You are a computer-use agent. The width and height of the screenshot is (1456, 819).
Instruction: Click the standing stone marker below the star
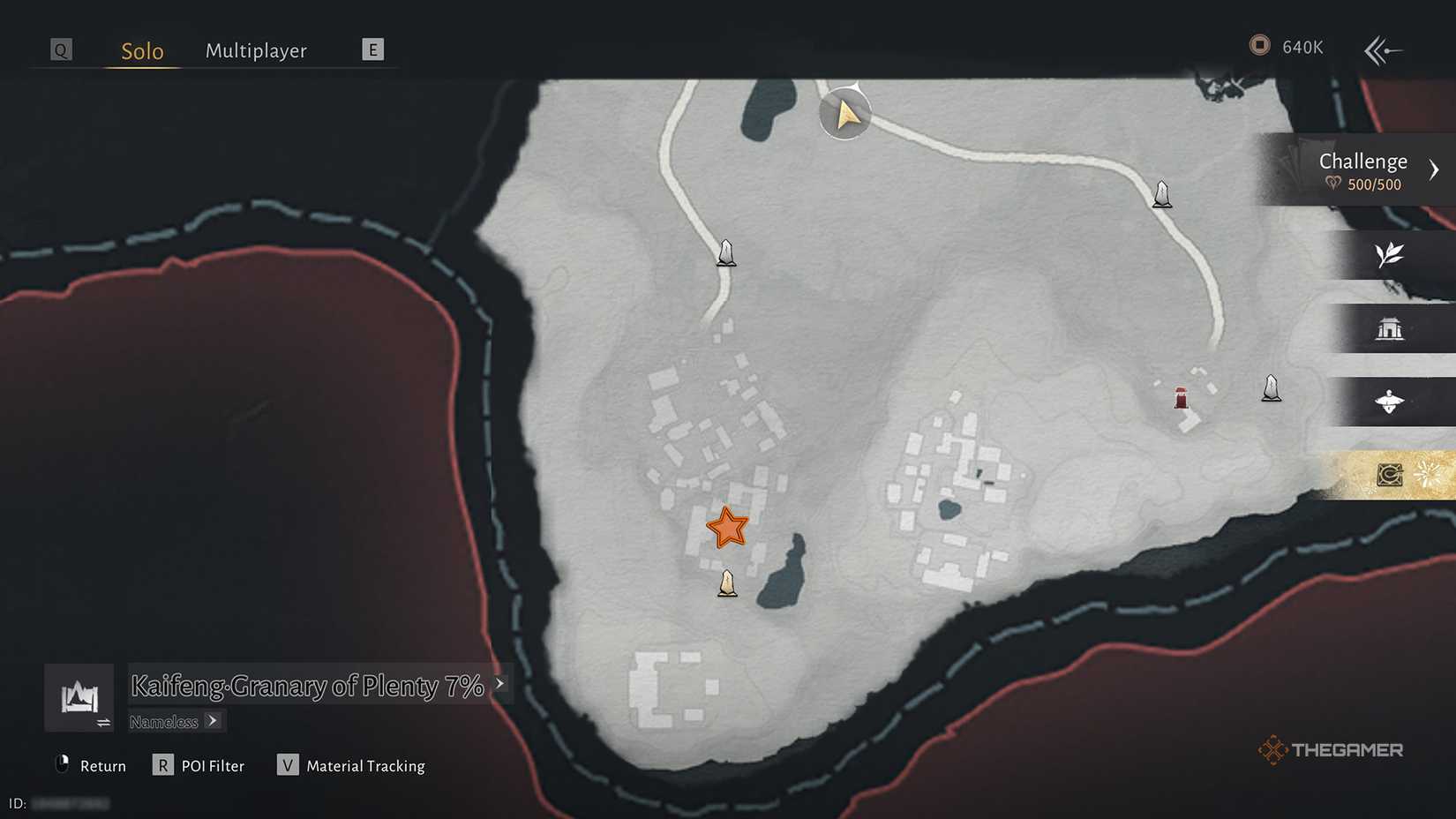click(726, 583)
